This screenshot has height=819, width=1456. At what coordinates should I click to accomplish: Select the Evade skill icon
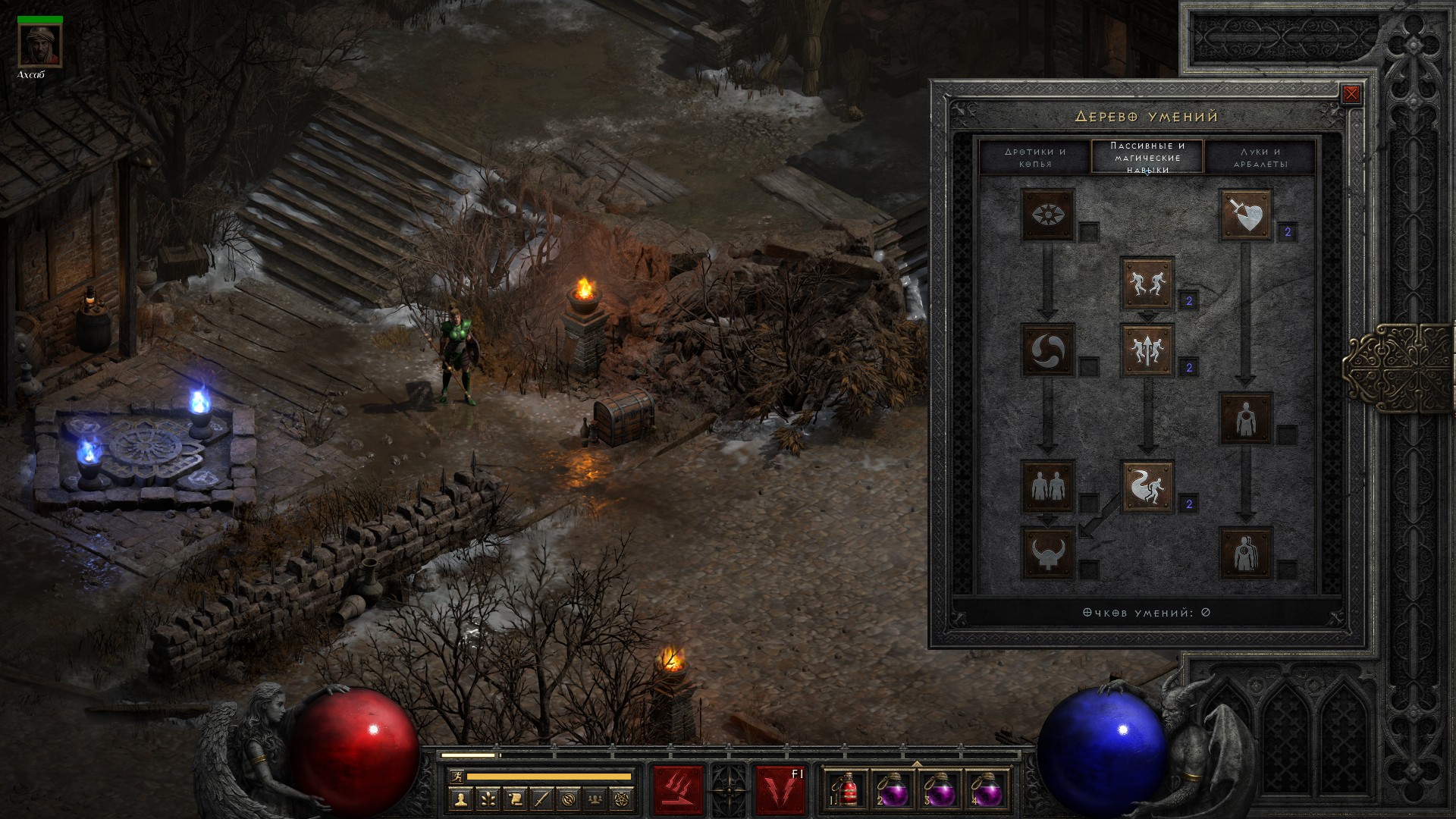point(1147,486)
